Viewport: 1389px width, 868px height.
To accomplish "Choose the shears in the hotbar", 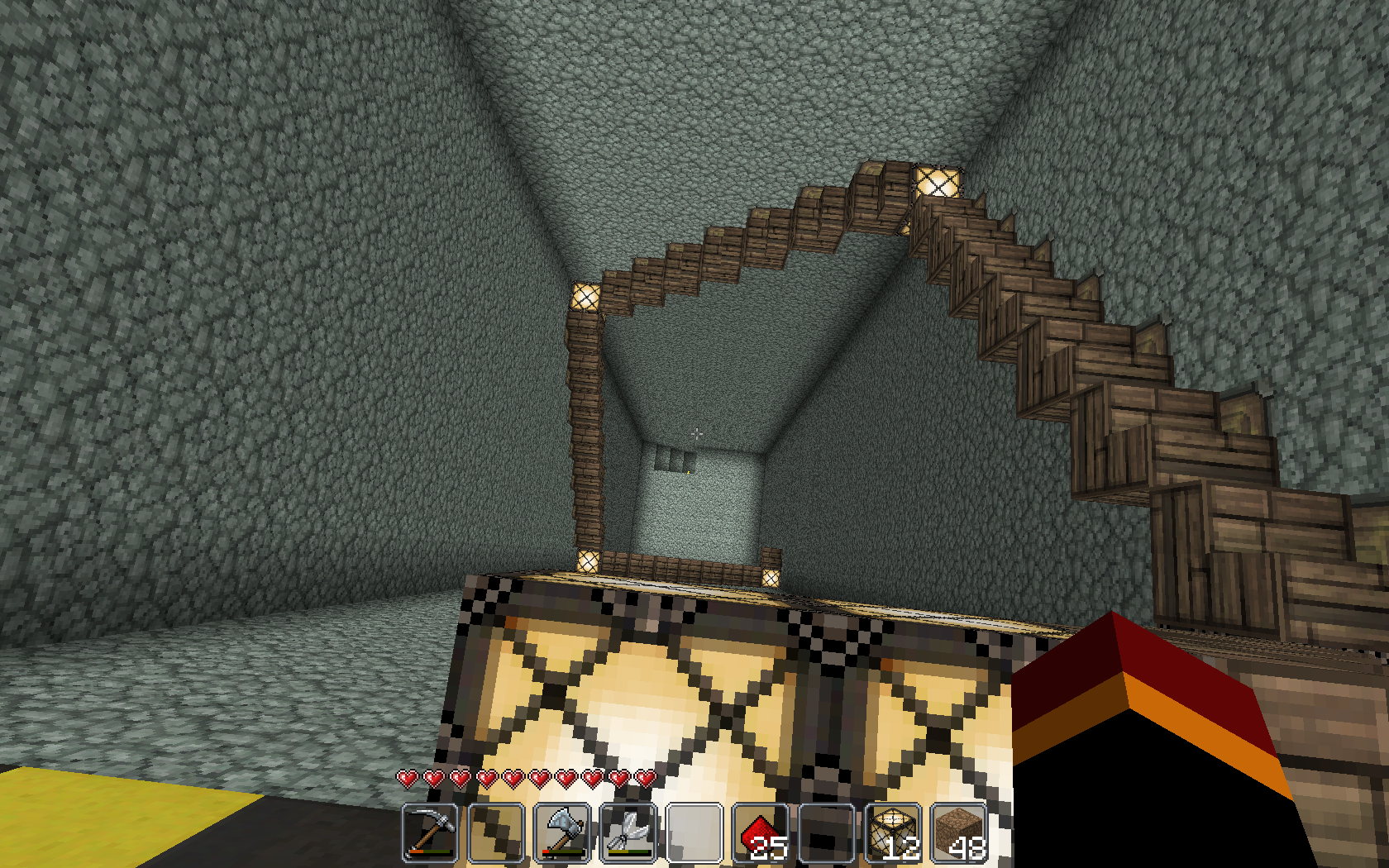I will tap(628, 832).
